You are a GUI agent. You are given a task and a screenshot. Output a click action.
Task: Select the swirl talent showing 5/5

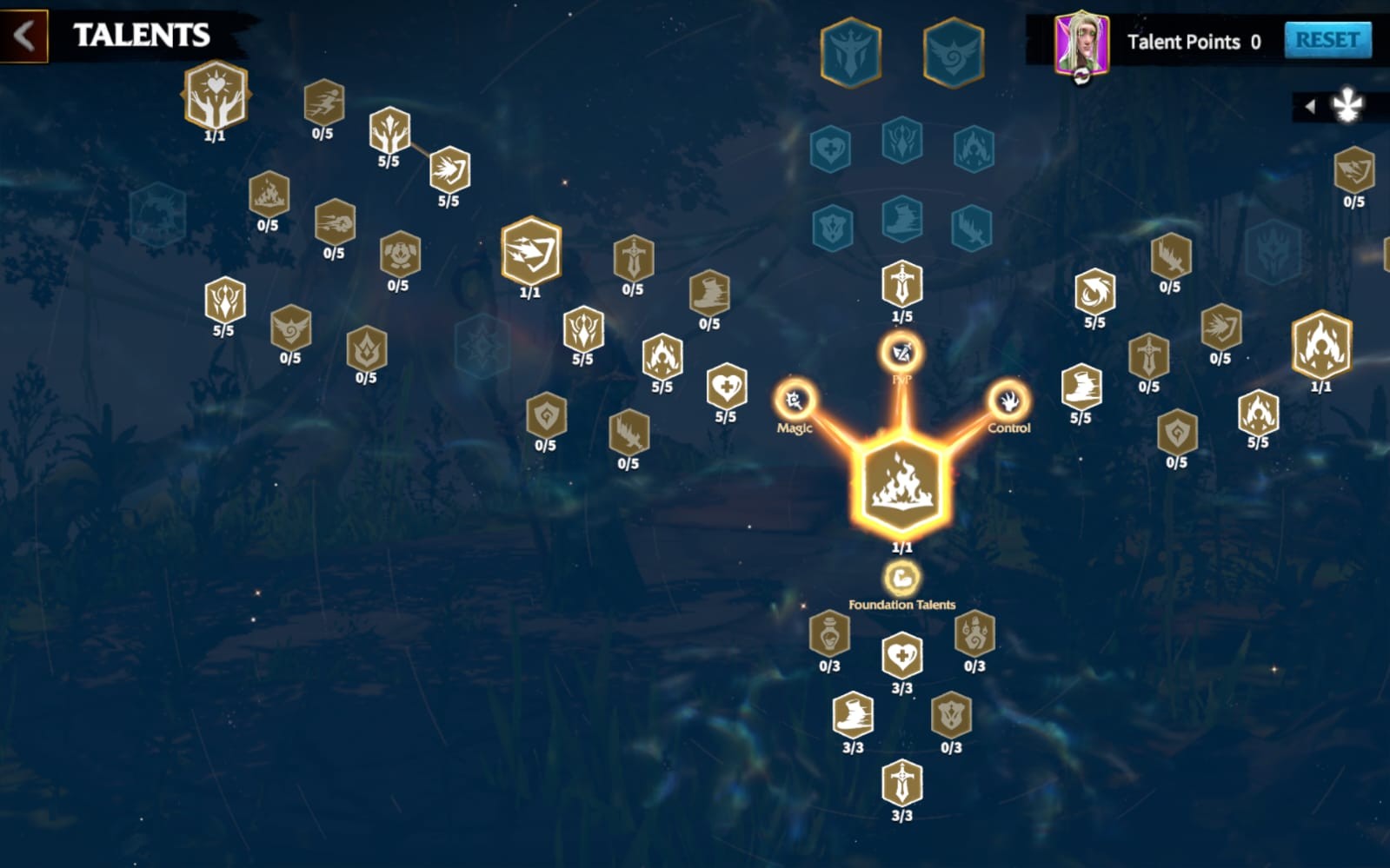(x=1094, y=291)
